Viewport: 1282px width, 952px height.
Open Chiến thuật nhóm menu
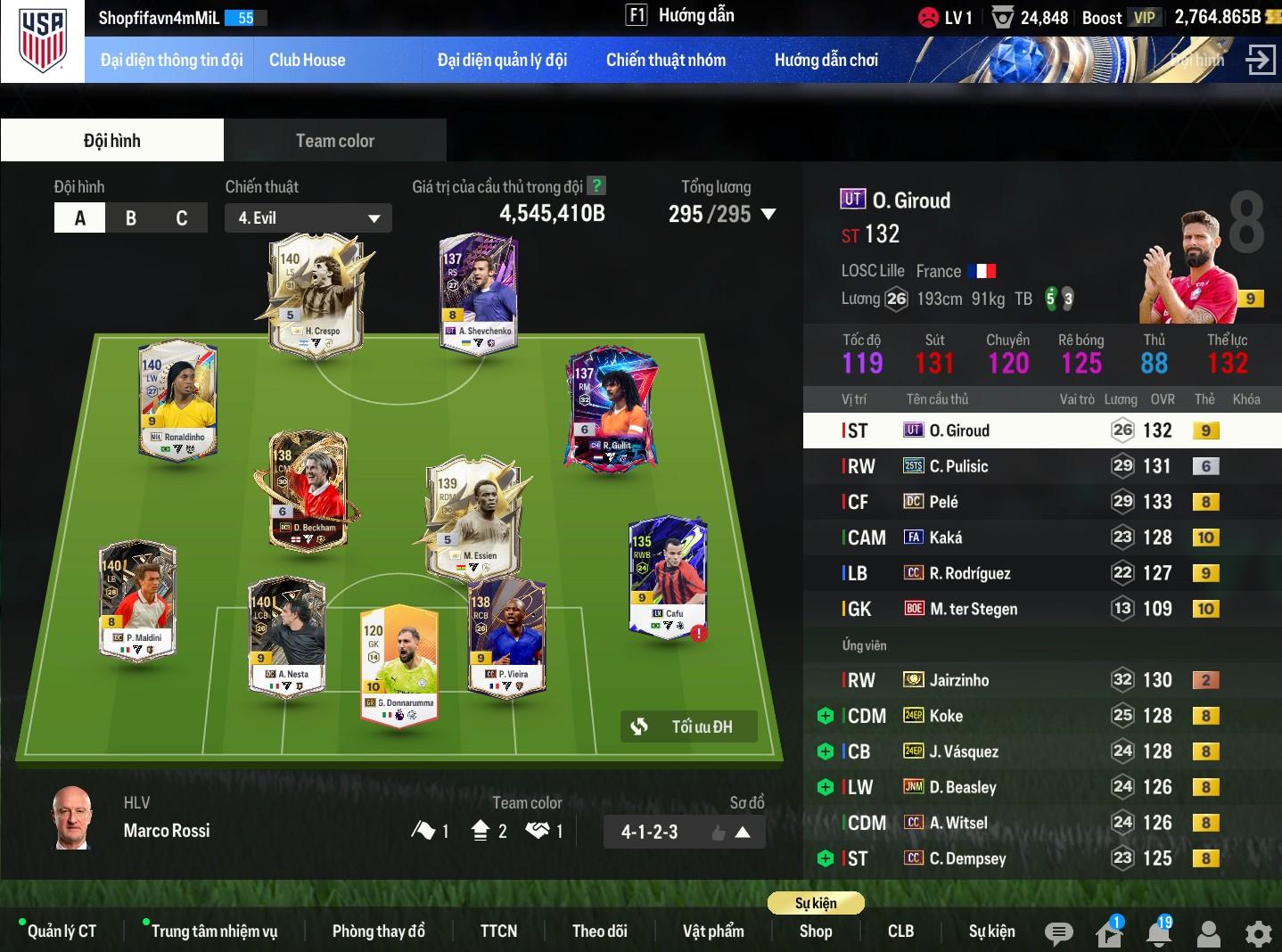click(665, 60)
